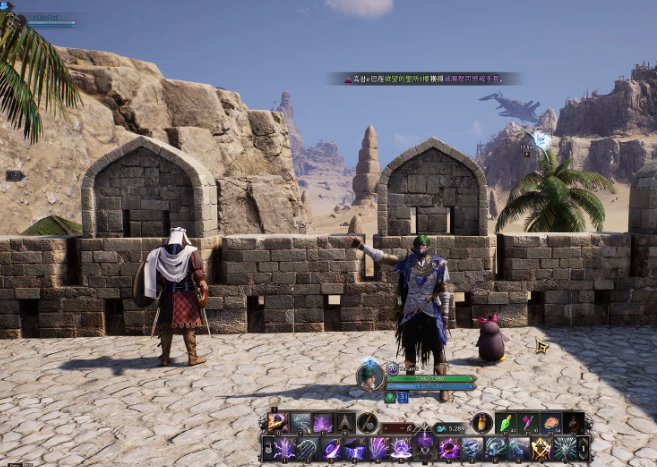The width and height of the screenshot is (657, 467).
Task: Activate the white starburst skill
Action: (x=565, y=449)
